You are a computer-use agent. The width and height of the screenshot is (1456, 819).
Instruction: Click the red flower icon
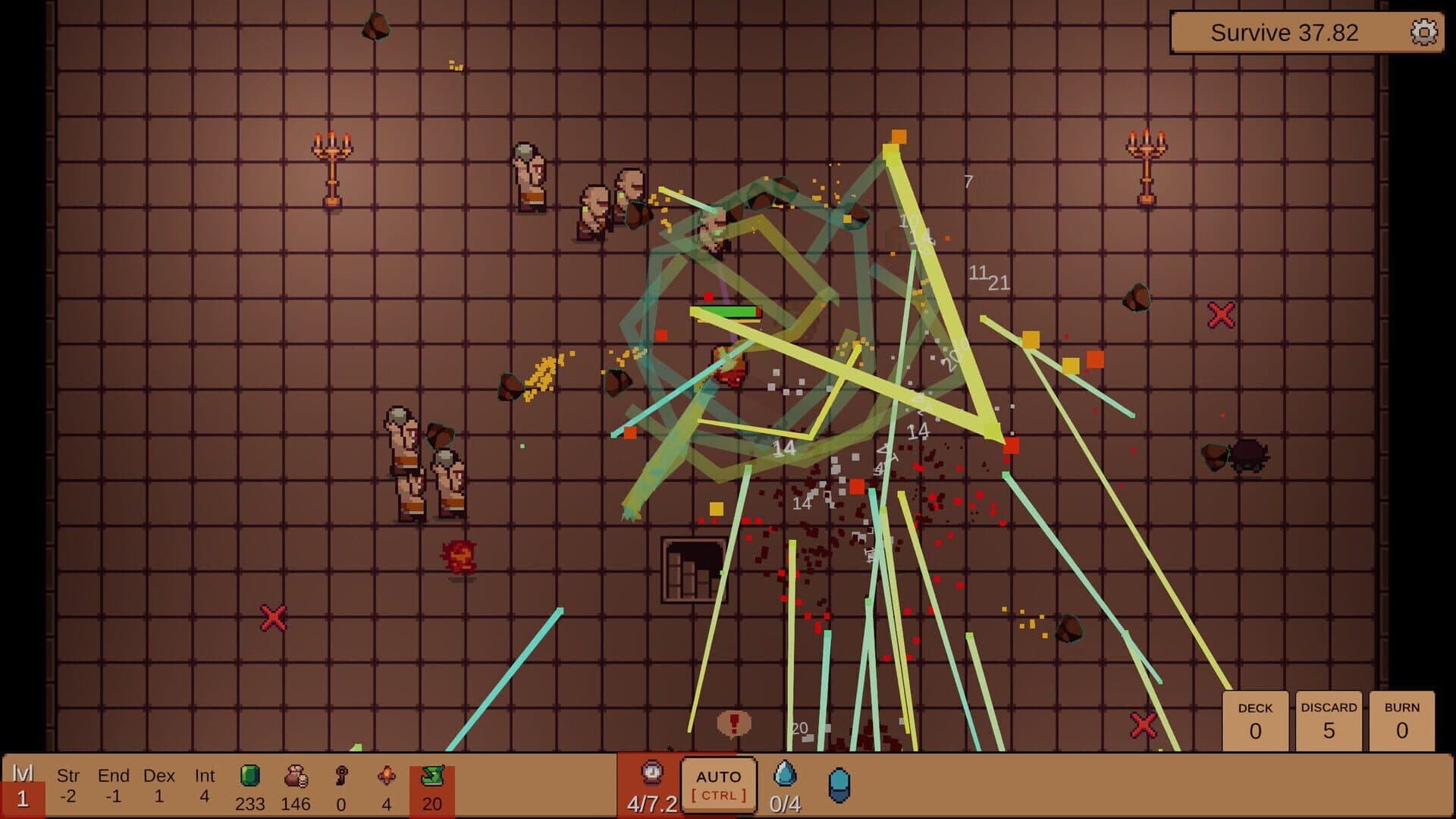(387, 776)
